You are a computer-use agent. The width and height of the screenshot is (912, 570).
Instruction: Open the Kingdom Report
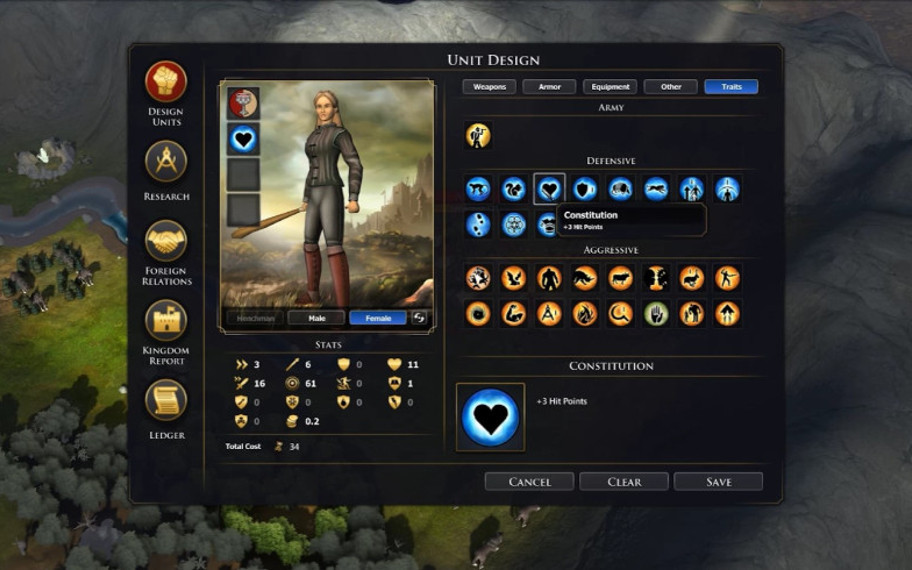[166, 320]
